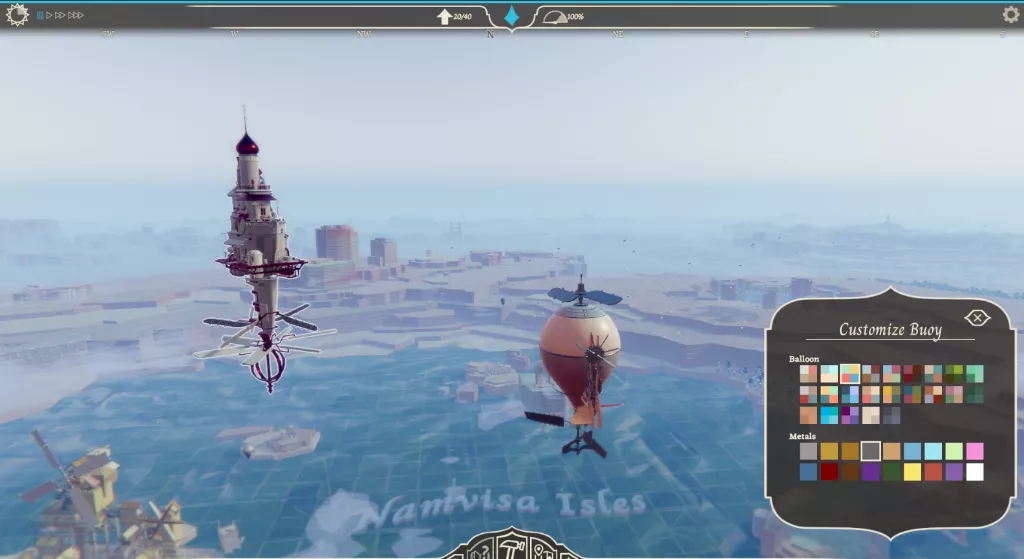Close the Customize Buoy panel
1024x559 pixels.
pyautogui.click(x=977, y=318)
